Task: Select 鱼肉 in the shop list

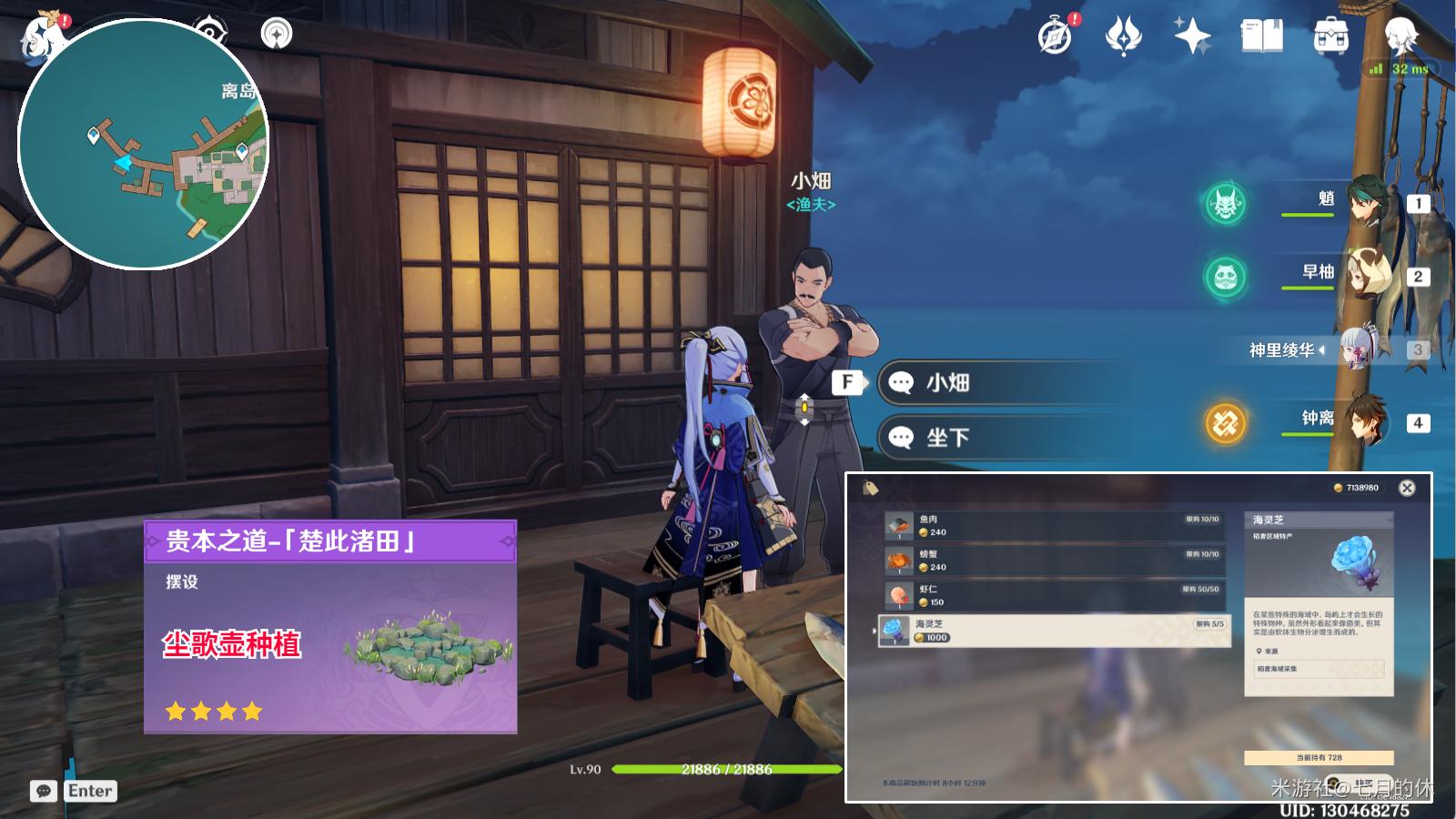Action: tap(1055, 526)
